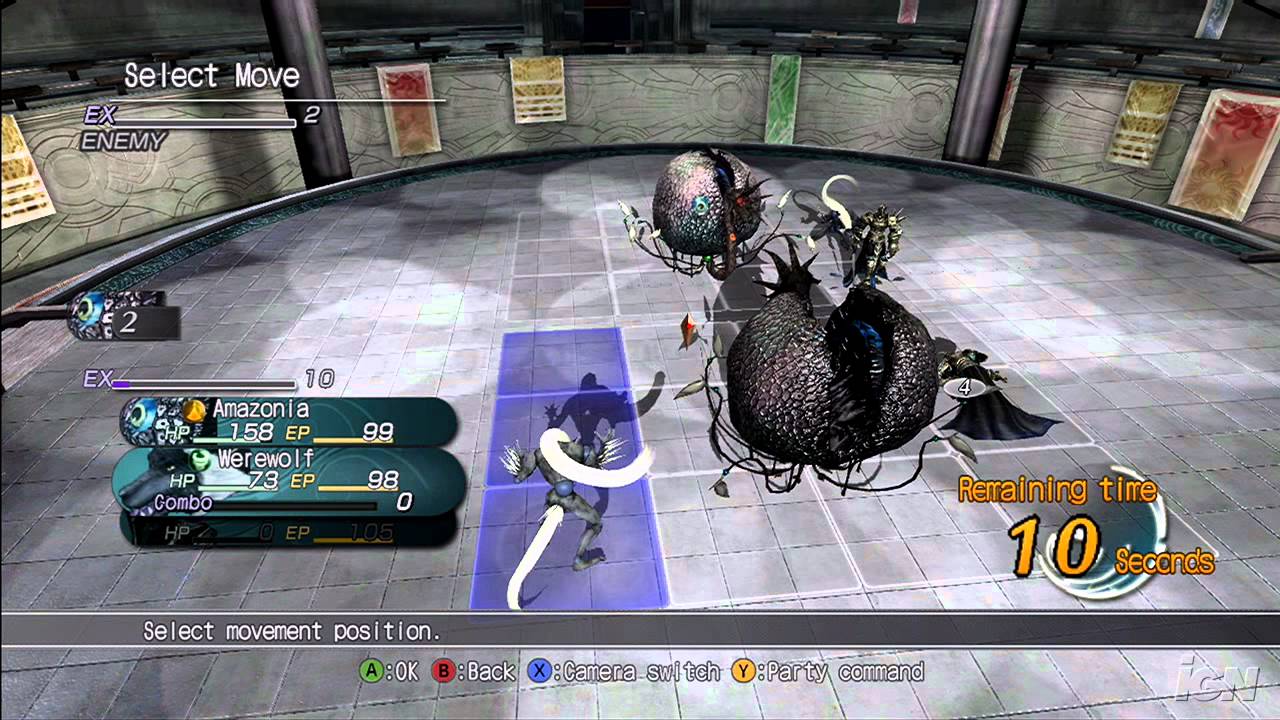The image size is (1280, 720).
Task: Click the orange class emblem beside Amazonia's name
Action: pos(194,412)
